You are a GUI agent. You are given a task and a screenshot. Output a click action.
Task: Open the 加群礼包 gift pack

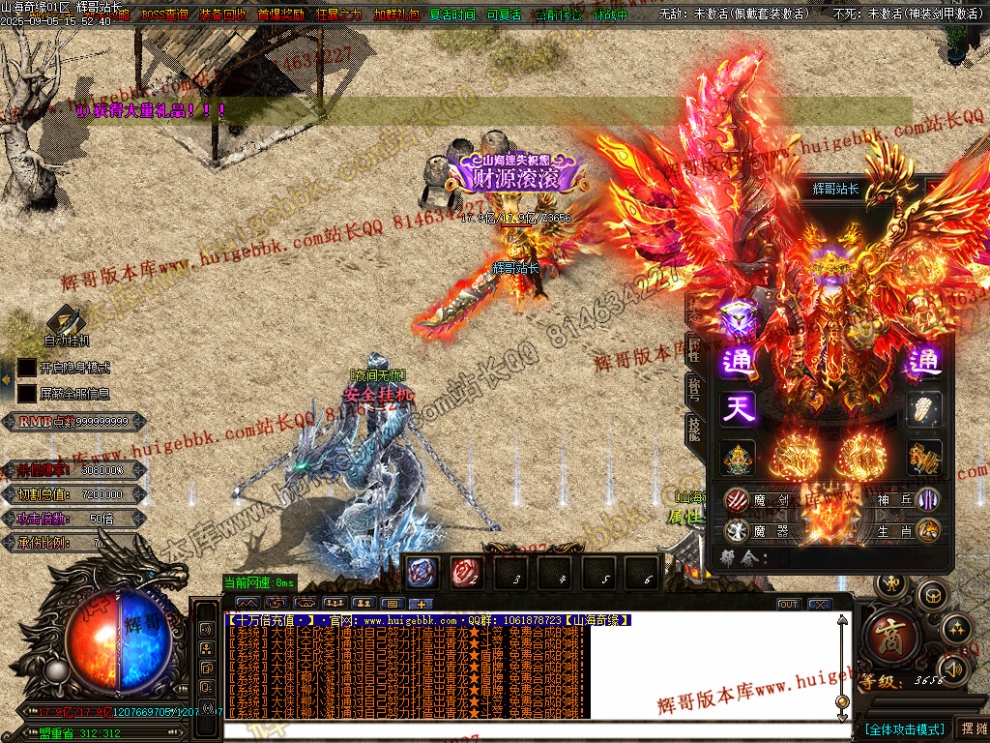pyautogui.click(x=396, y=15)
